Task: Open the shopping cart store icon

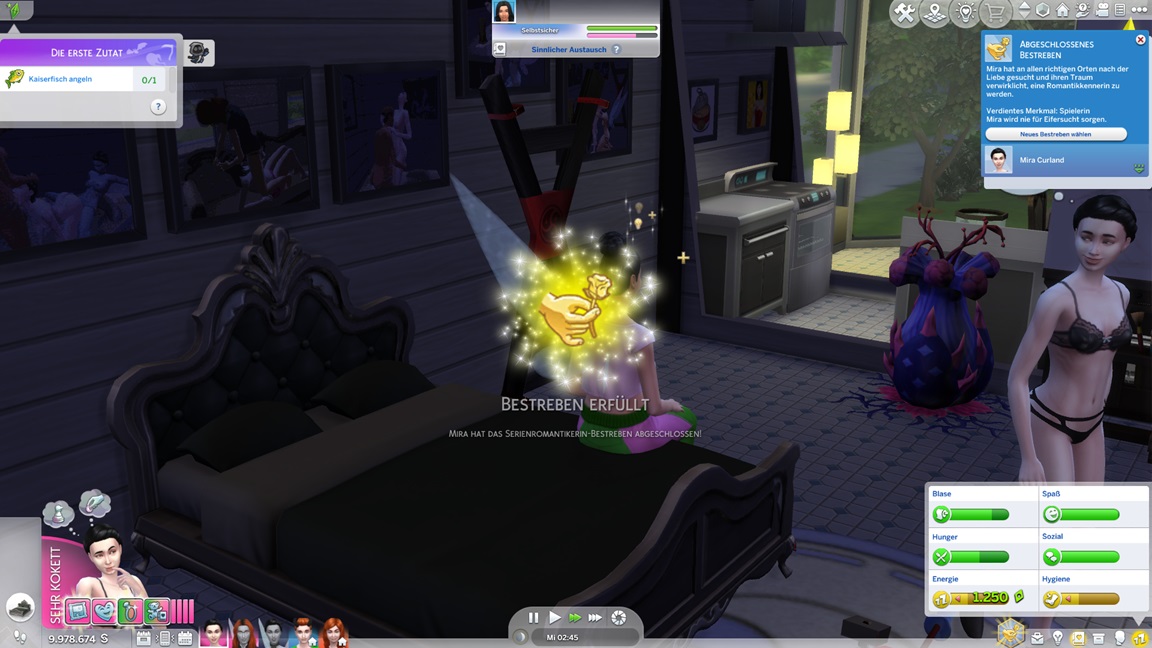Action: (x=995, y=13)
